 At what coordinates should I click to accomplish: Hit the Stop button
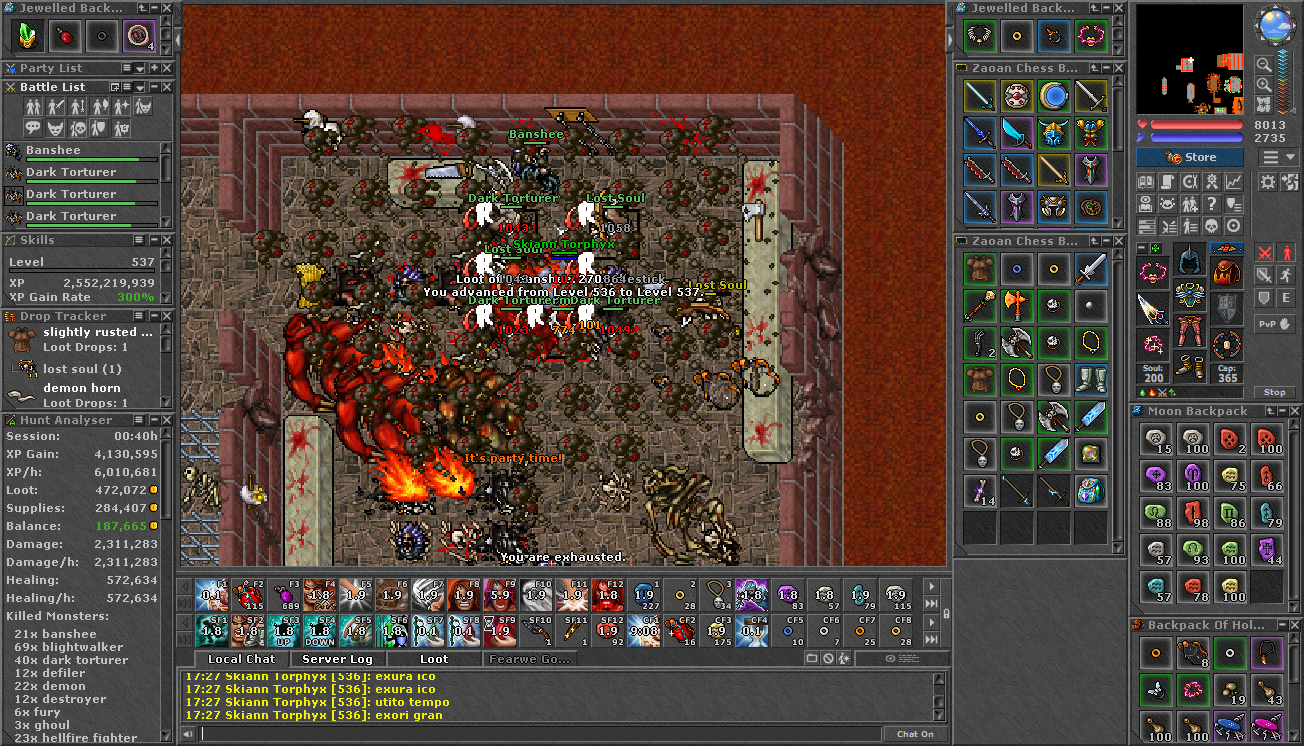(1274, 392)
